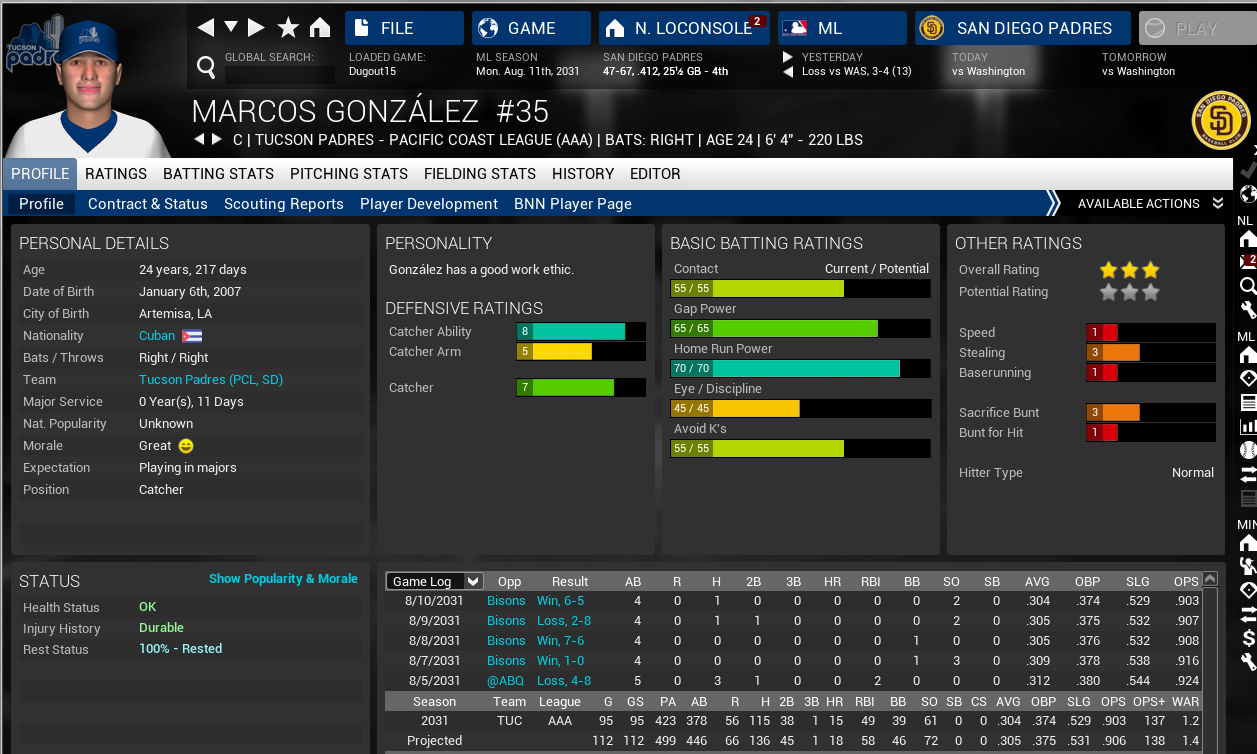Open the BNN Player Page

coord(573,204)
